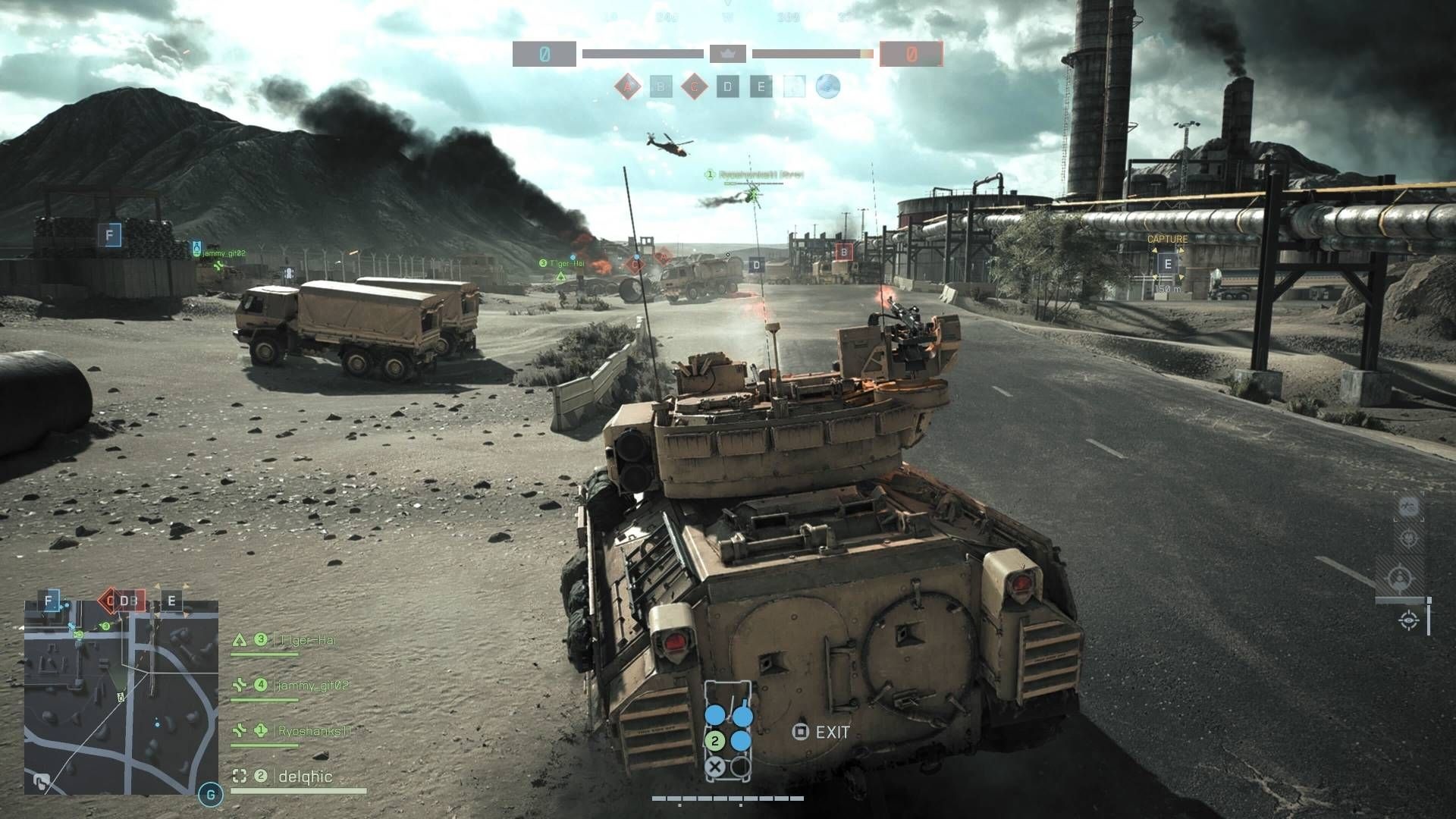1456x819 pixels.
Task: Select the red objective A diamond
Action: click(627, 87)
